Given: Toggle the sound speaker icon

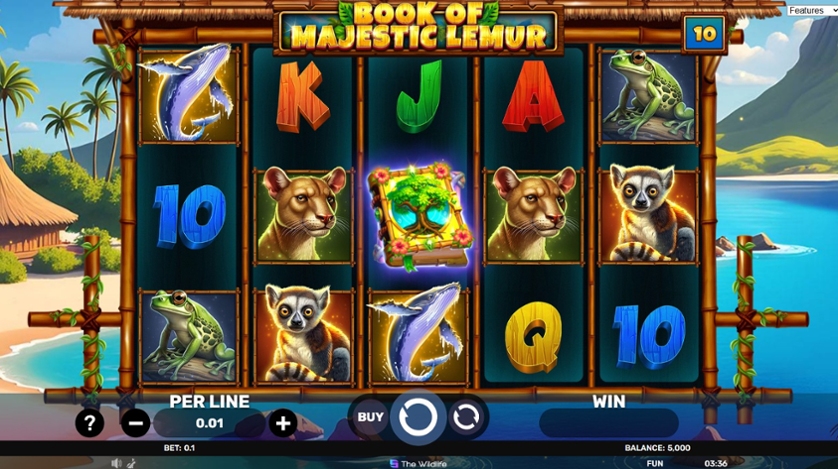Looking at the screenshot, I should click(x=117, y=463).
